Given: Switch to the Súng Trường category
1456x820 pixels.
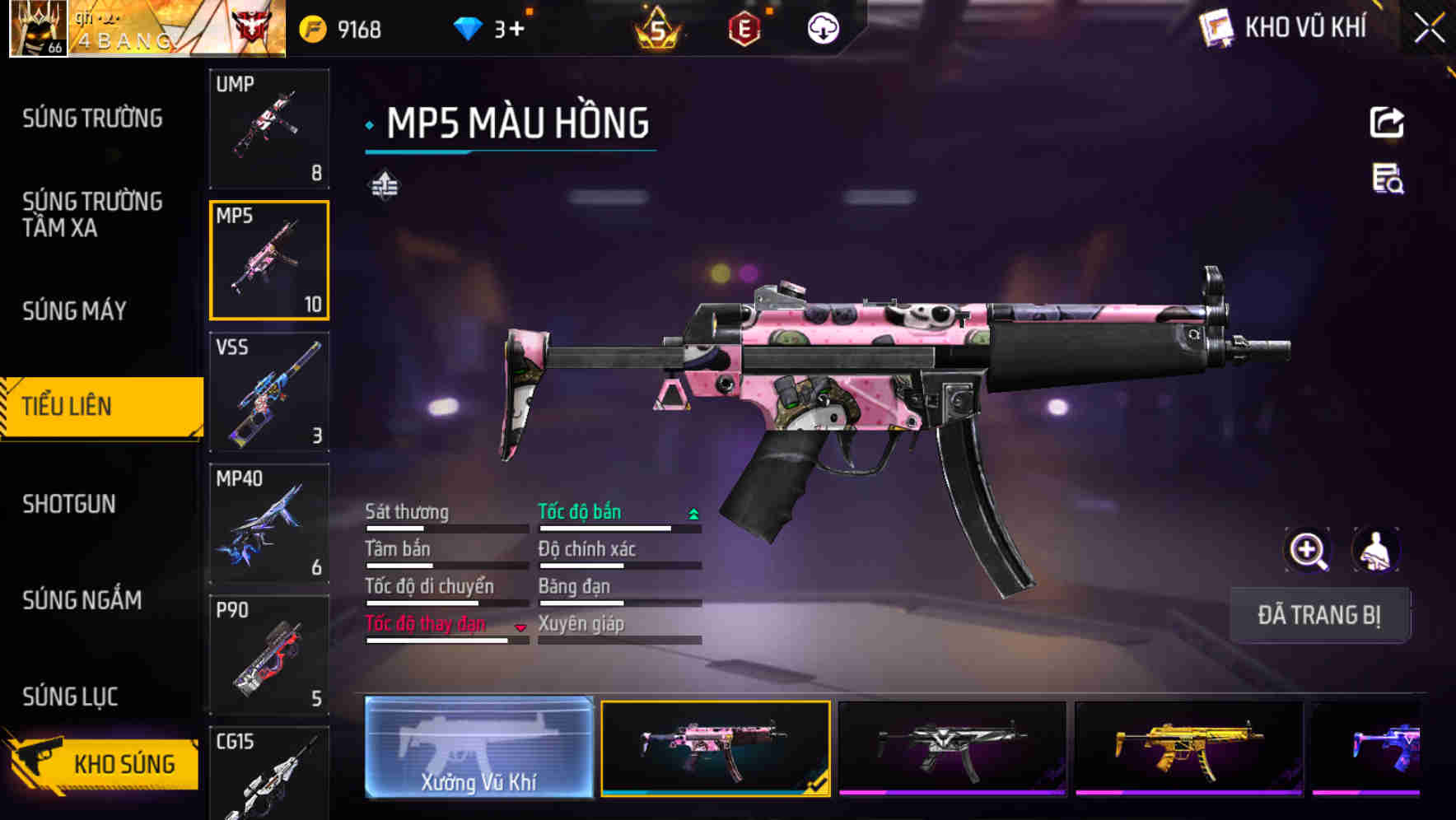Looking at the screenshot, I should 92,119.
